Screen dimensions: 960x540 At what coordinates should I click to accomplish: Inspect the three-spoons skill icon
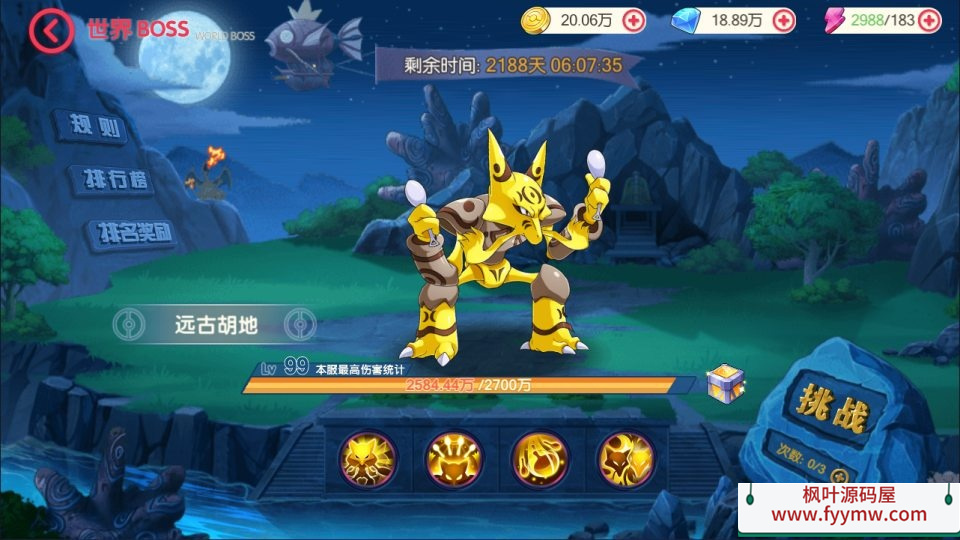[453, 459]
